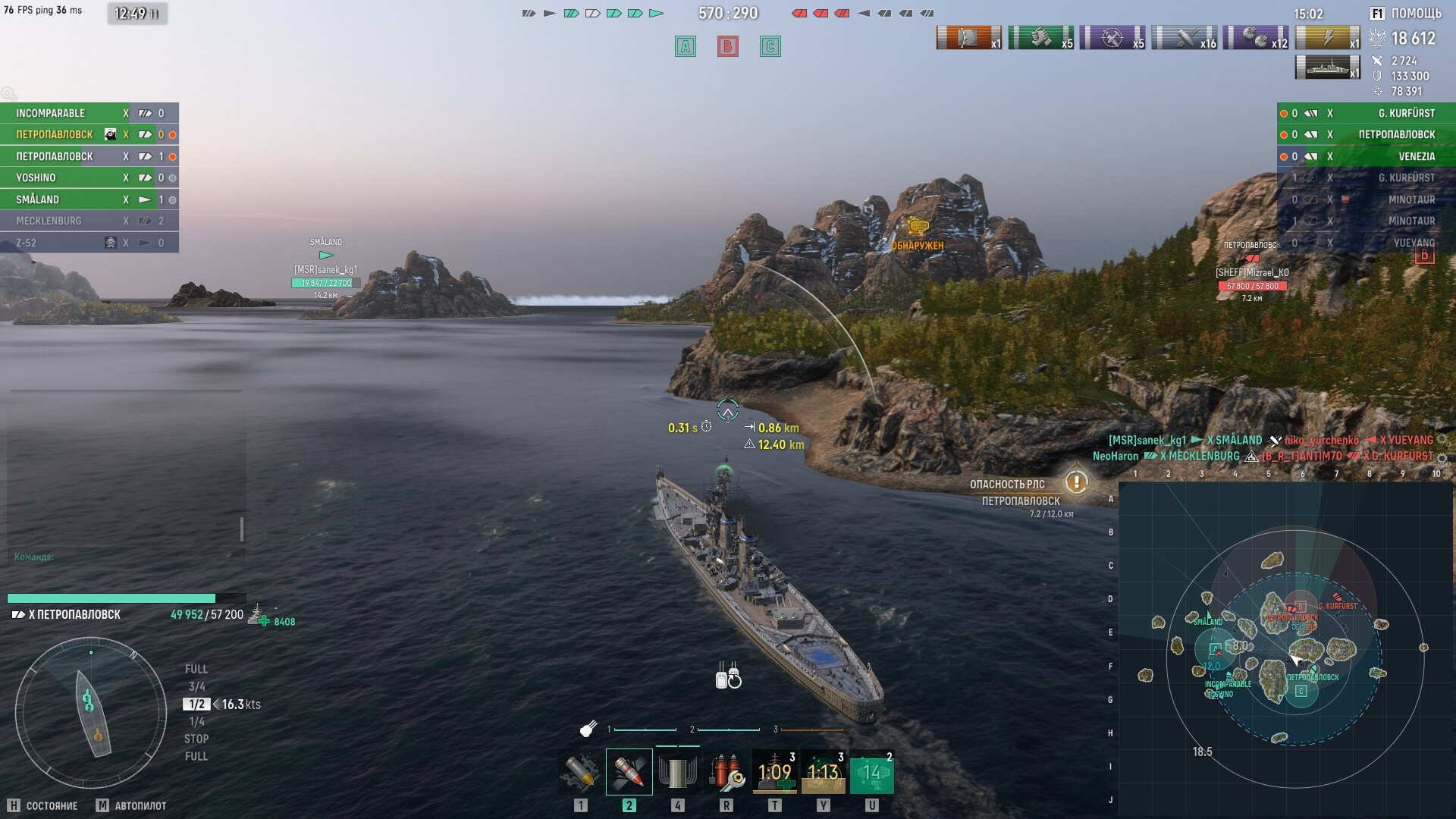Select the armor-piercing shell ammo slot

click(x=629, y=772)
